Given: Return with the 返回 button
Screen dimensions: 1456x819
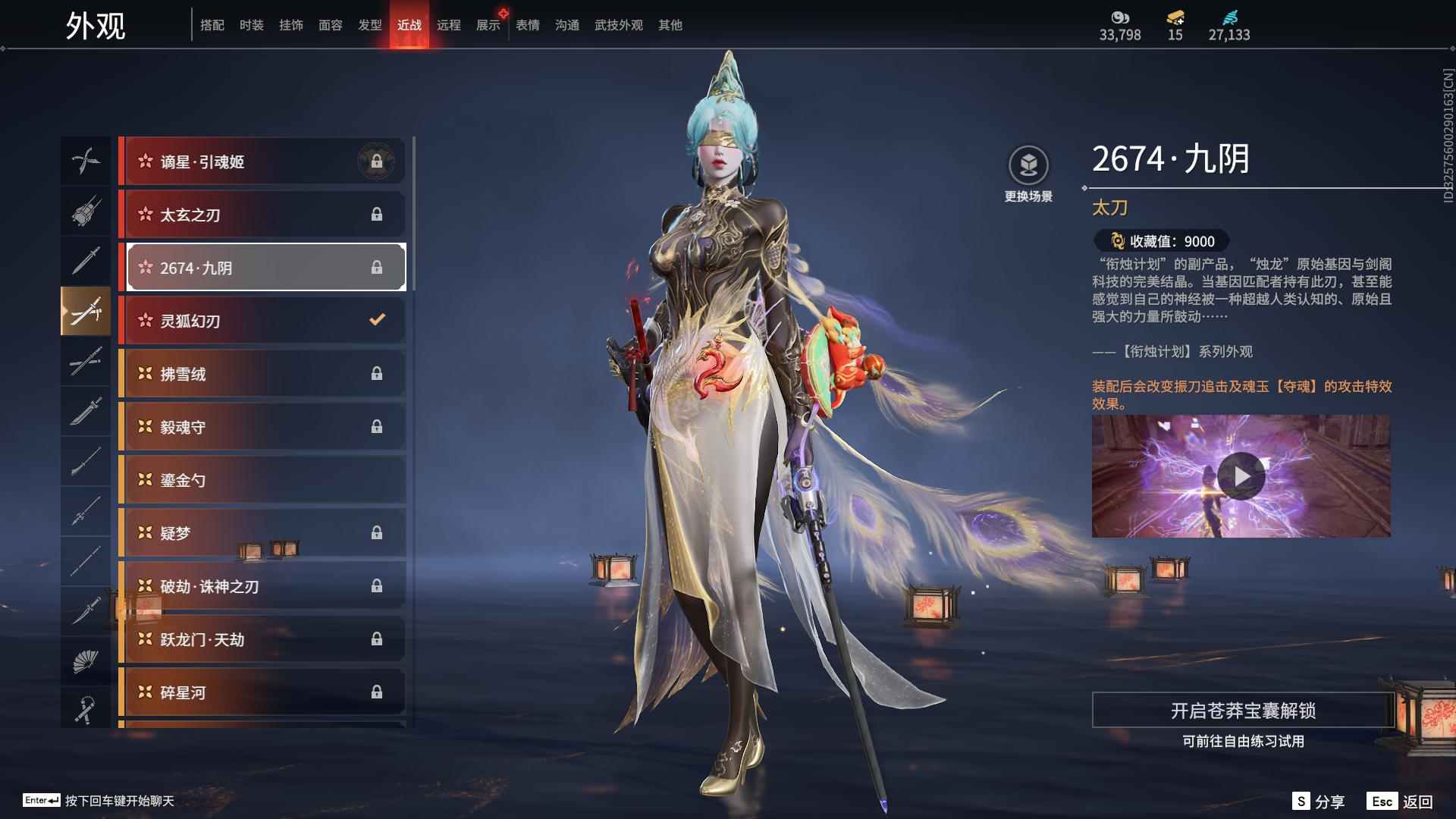Looking at the screenshot, I should coord(1400,802).
